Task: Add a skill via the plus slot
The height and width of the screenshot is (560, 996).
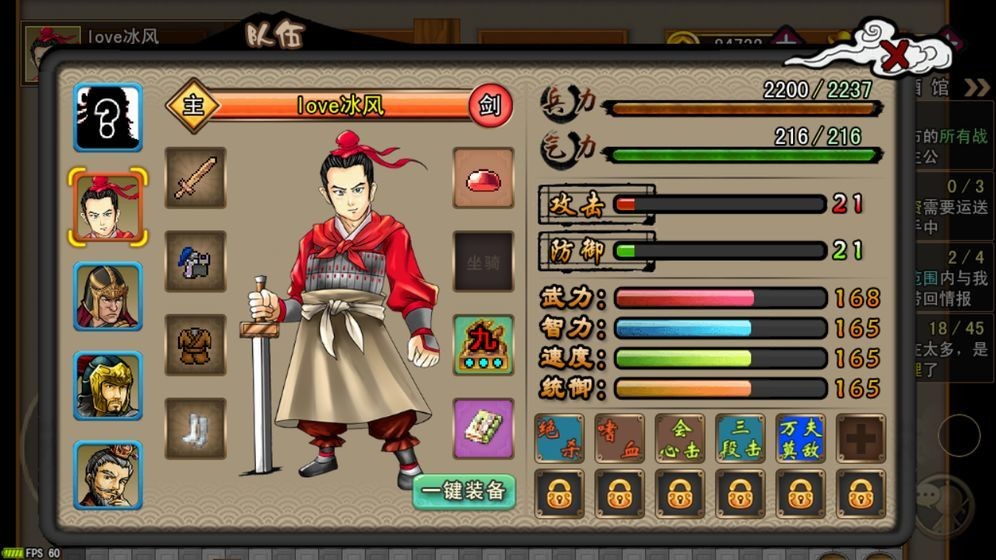Action: click(861, 438)
